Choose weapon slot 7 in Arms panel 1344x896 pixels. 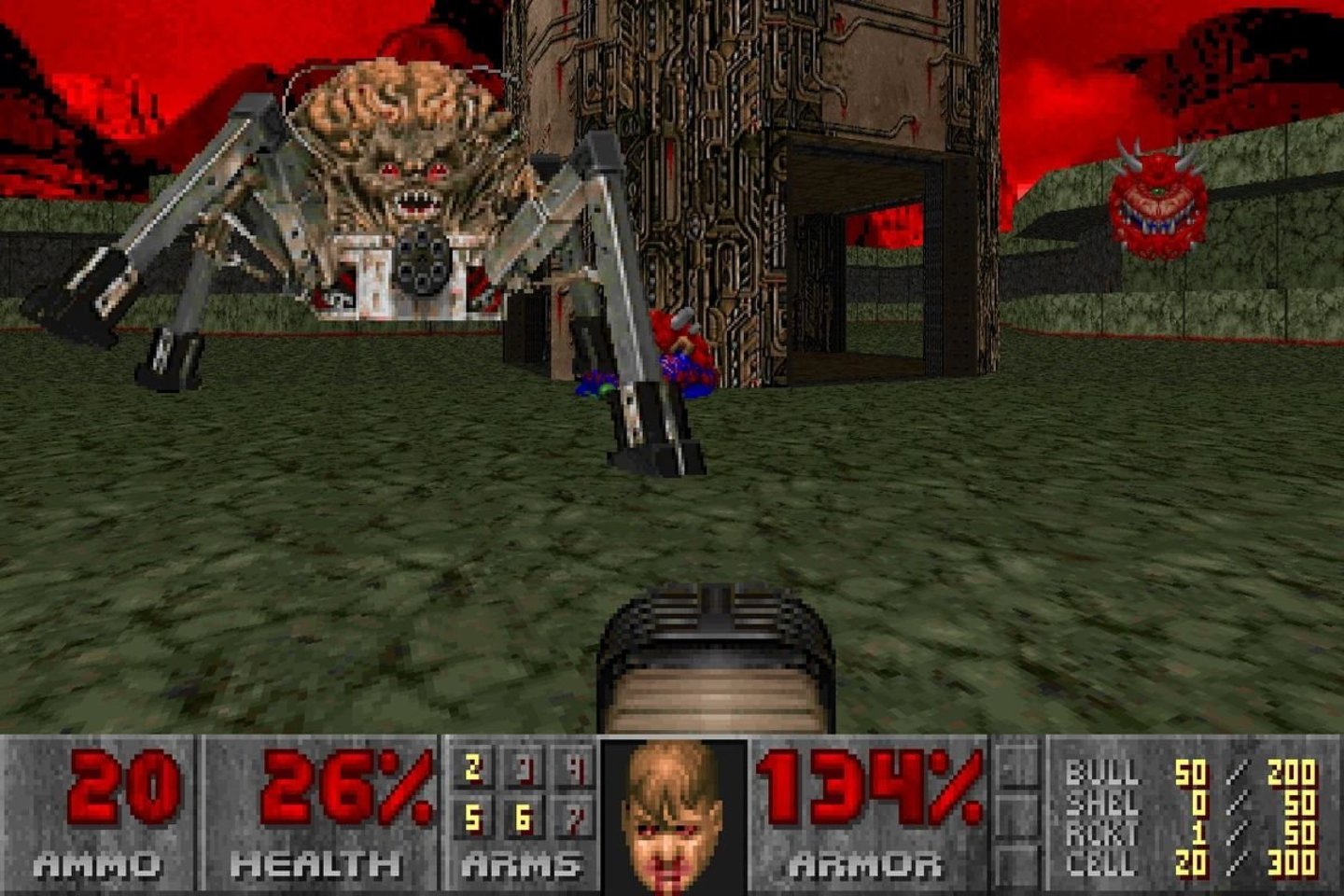[574, 819]
